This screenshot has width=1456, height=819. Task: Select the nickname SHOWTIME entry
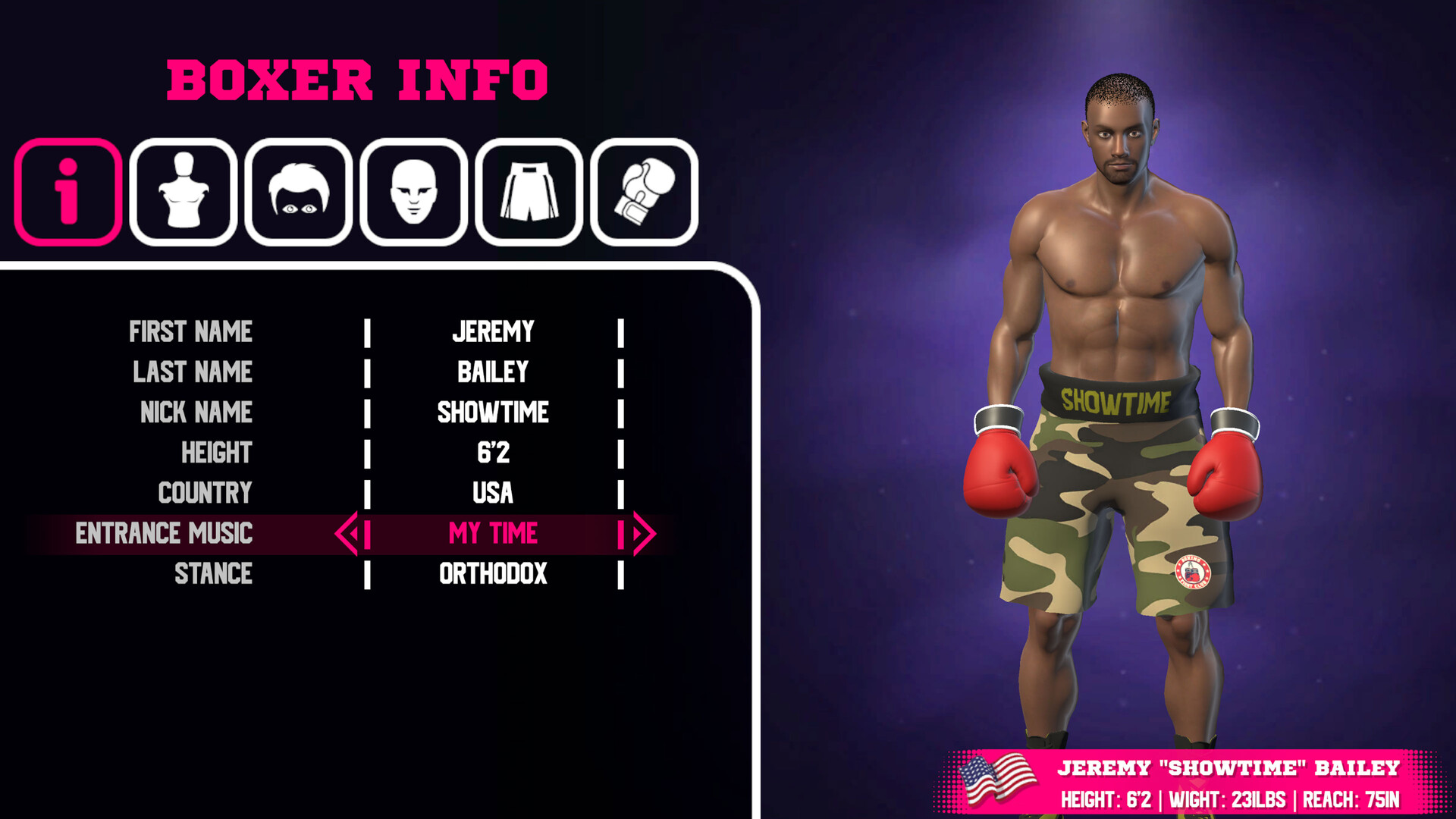coord(494,413)
